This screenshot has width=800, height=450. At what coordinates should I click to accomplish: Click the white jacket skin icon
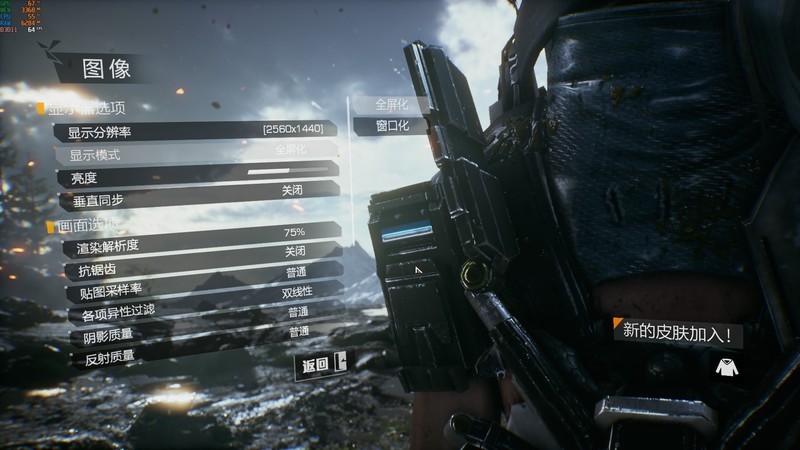pos(727,367)
